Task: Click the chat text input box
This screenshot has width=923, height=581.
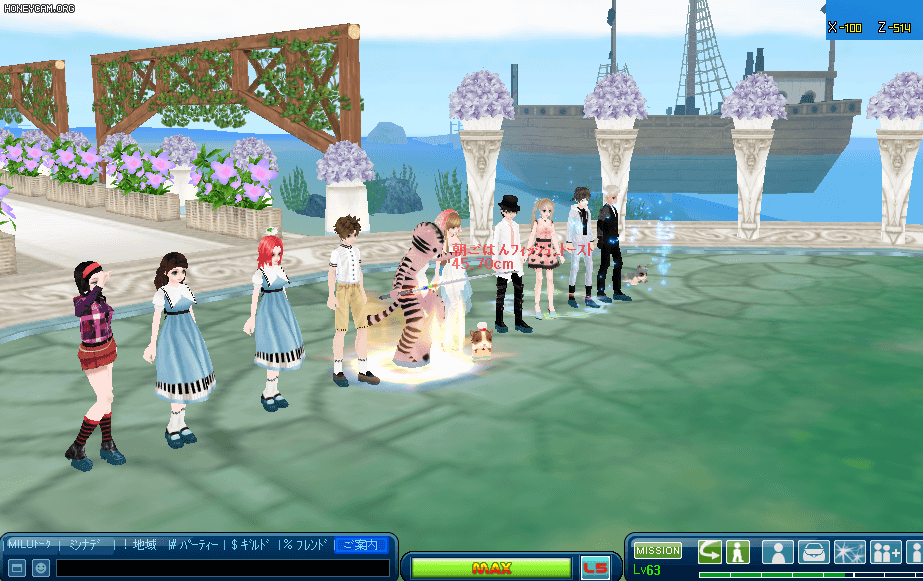Action: [222, 568]
